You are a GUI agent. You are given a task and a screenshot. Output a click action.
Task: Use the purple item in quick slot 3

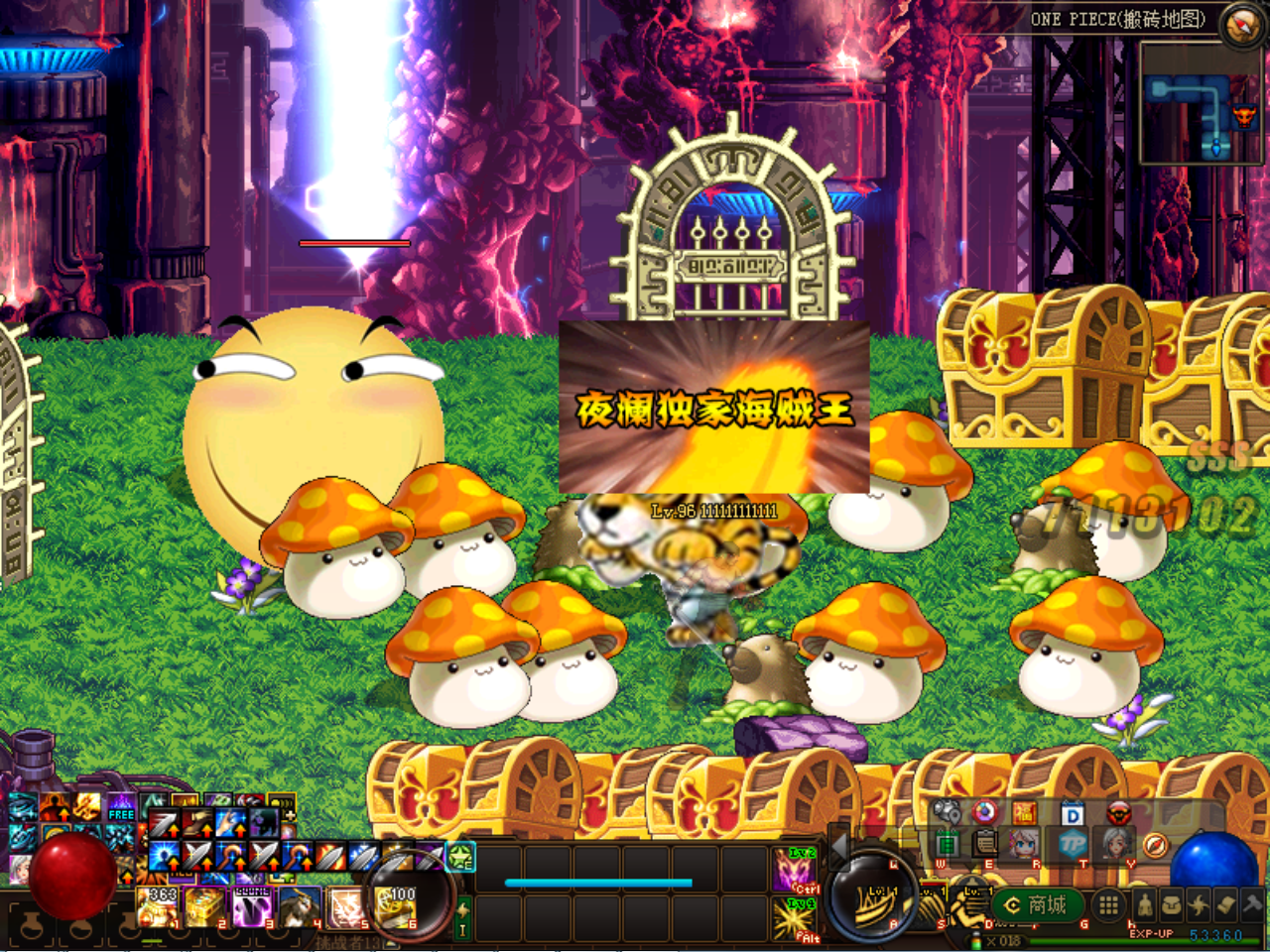(x=252, y=906)
